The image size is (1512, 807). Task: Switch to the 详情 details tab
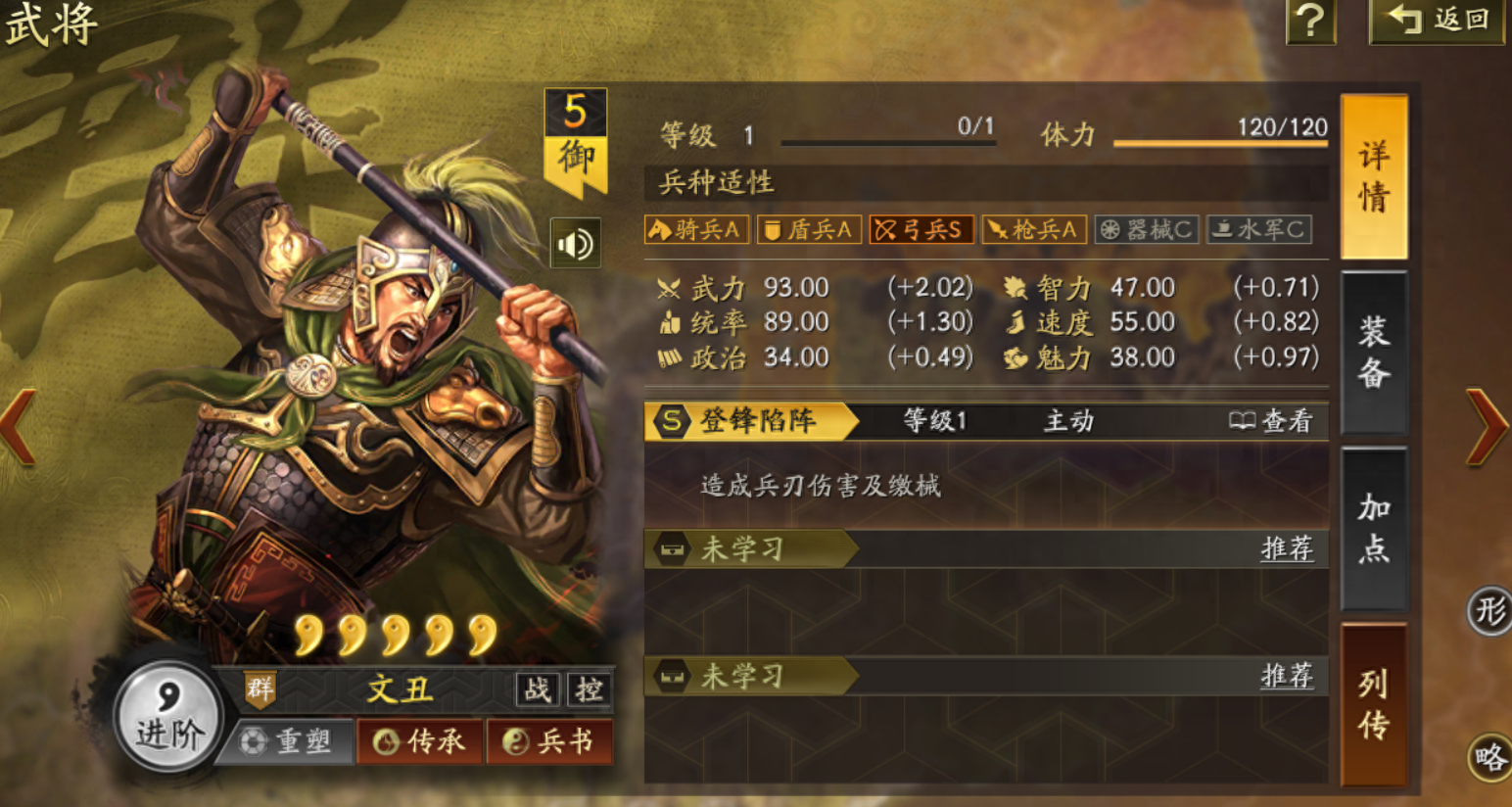[1373, 177]
